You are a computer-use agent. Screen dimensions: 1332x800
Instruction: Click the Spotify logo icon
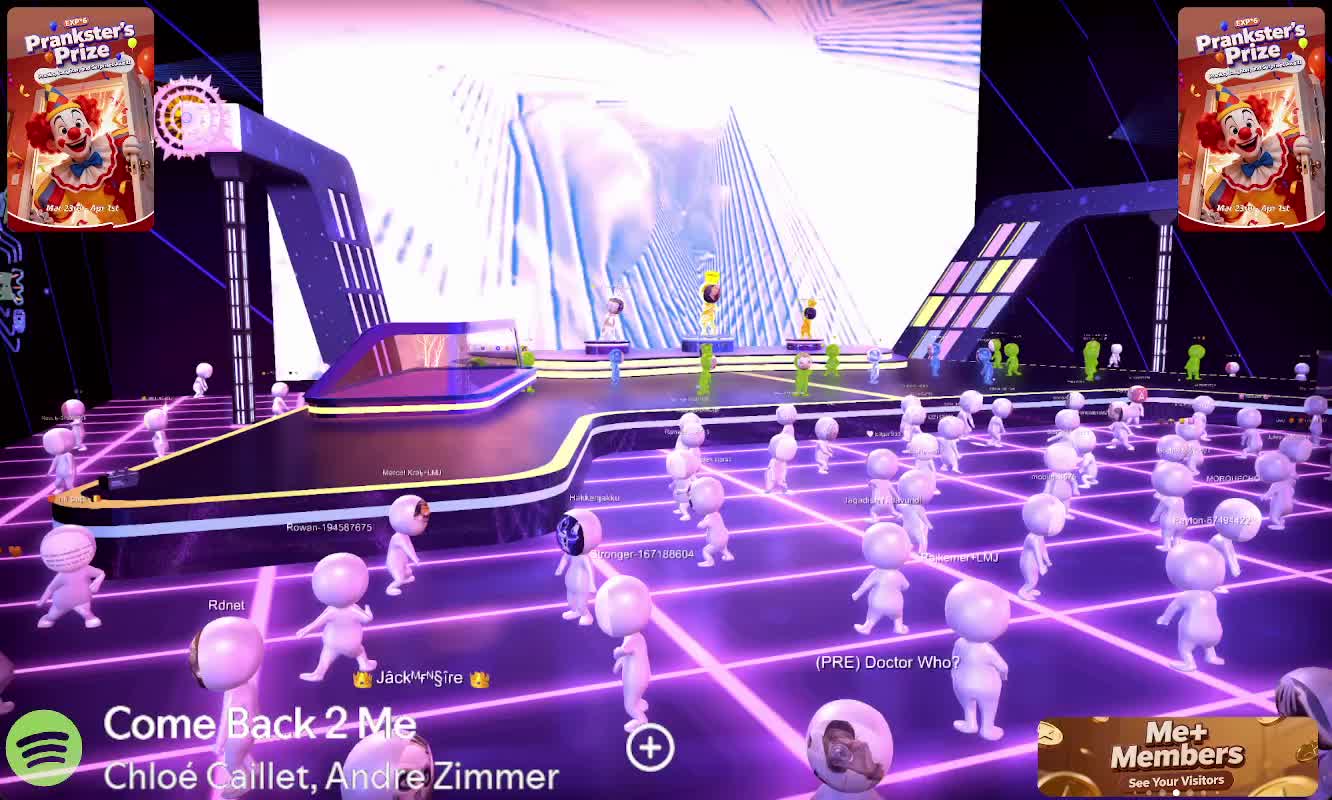pos(44,746)
